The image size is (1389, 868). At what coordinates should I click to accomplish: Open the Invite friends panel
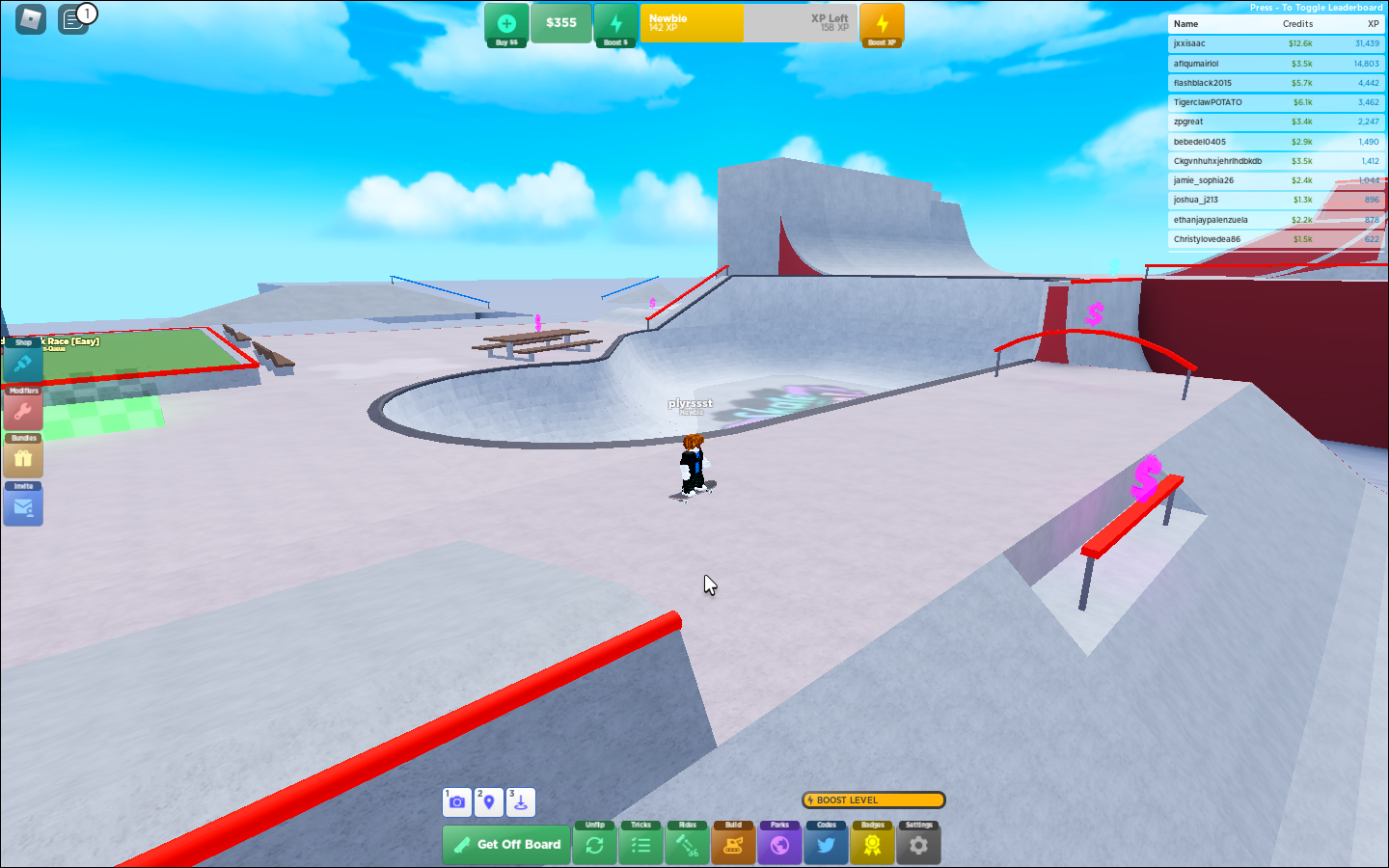pyautogui.click(x=21, y=502)
